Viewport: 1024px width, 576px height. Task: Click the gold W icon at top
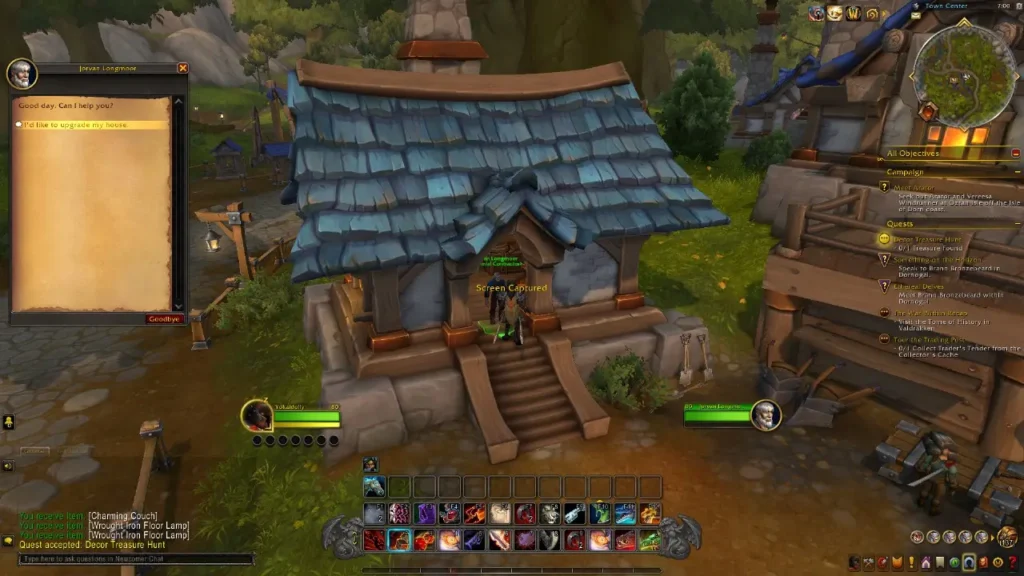tap(854, 13)
